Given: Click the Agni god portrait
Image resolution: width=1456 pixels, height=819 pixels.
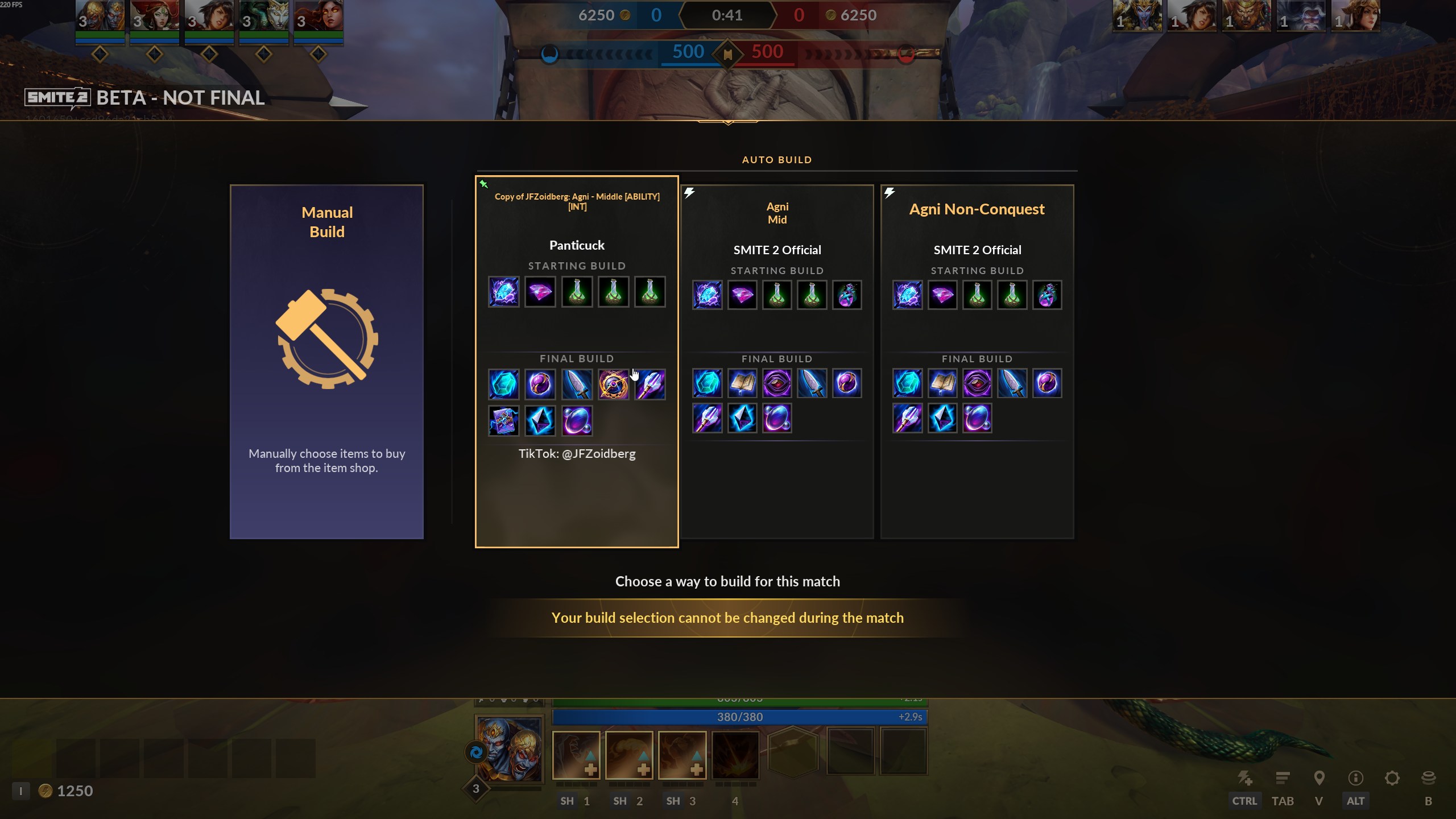Looking at the screenshot, I should 510,749.
